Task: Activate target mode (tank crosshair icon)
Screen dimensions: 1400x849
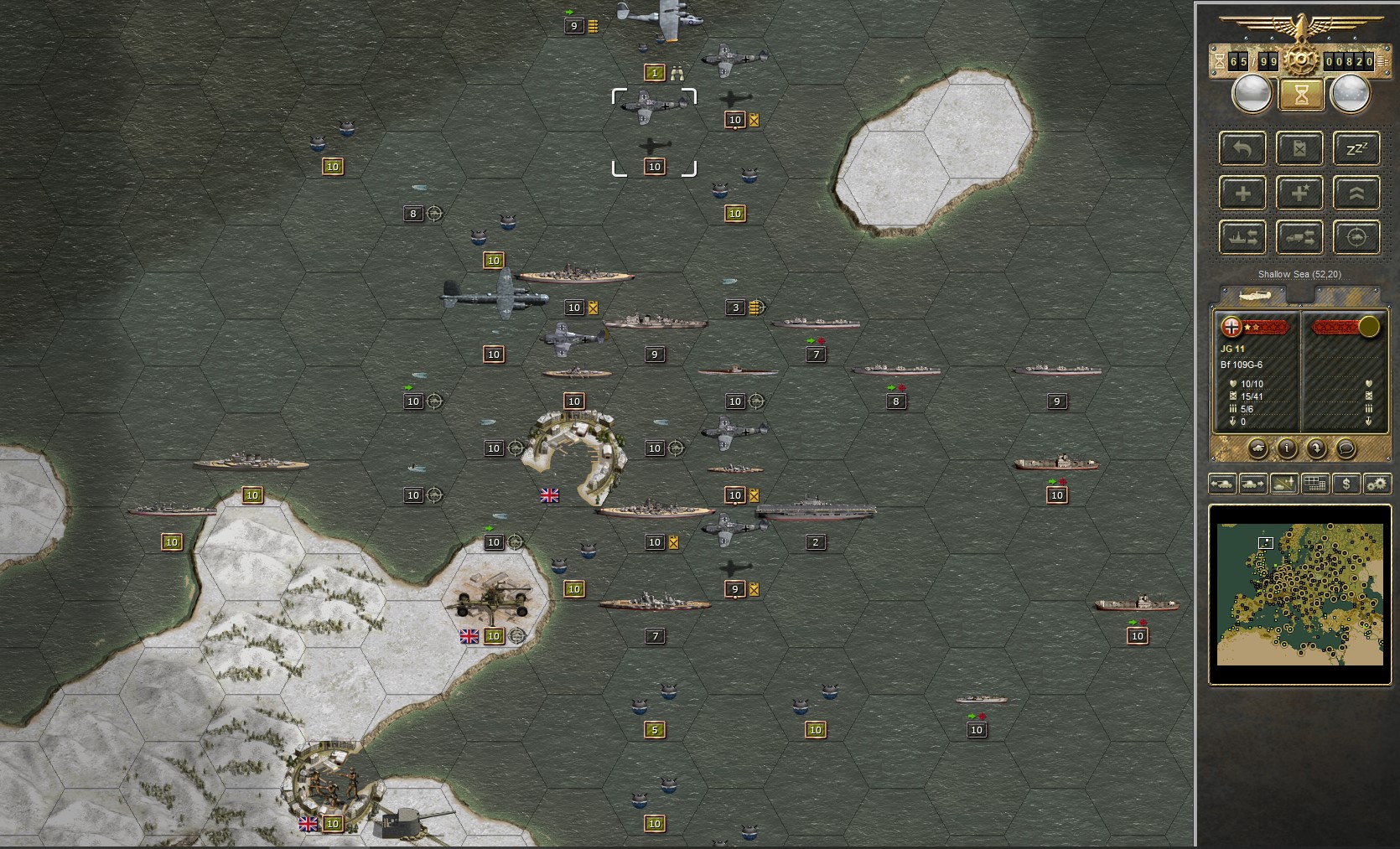Action: 1356,236
